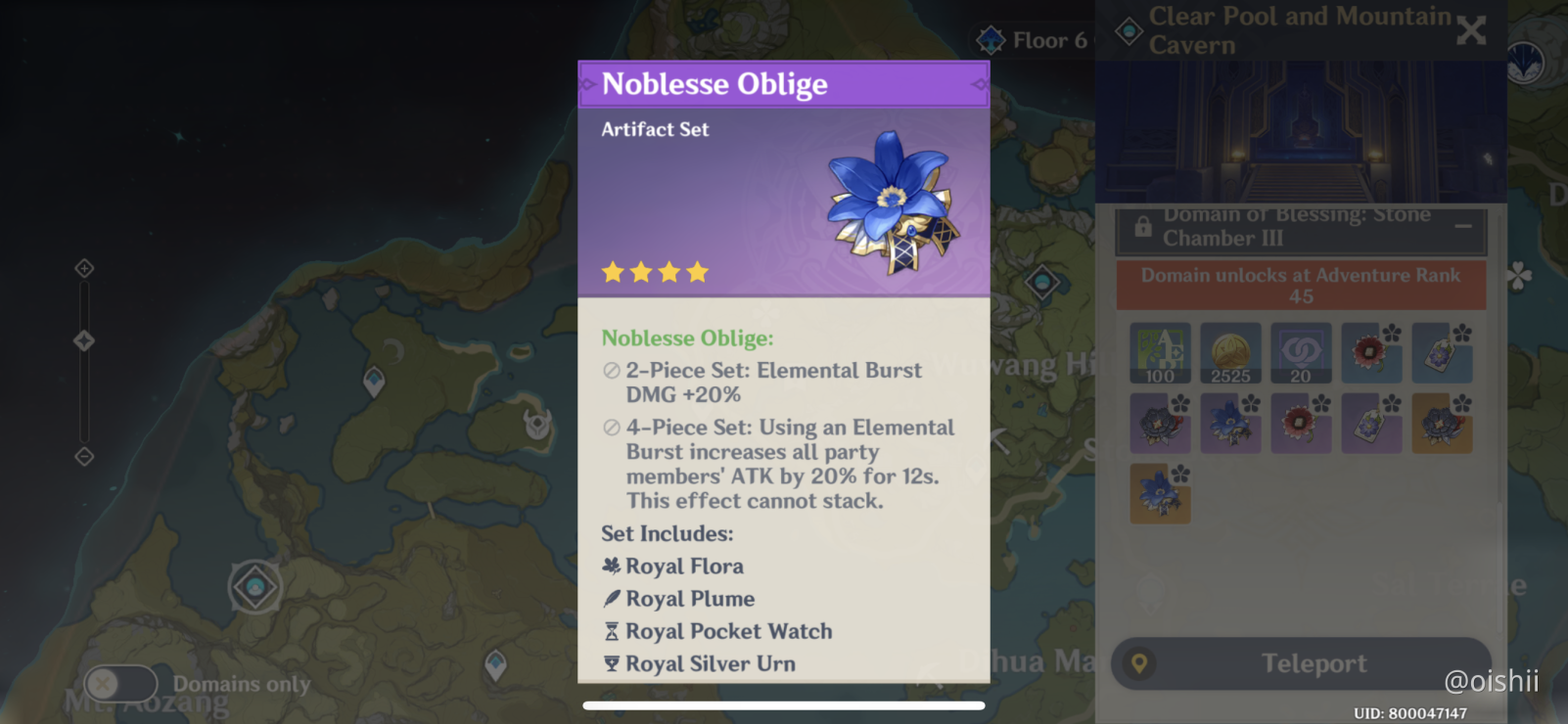Select the Companionship EXP 20 reward
Viewport: 1568px width, 724px height.
point(1301,353)
